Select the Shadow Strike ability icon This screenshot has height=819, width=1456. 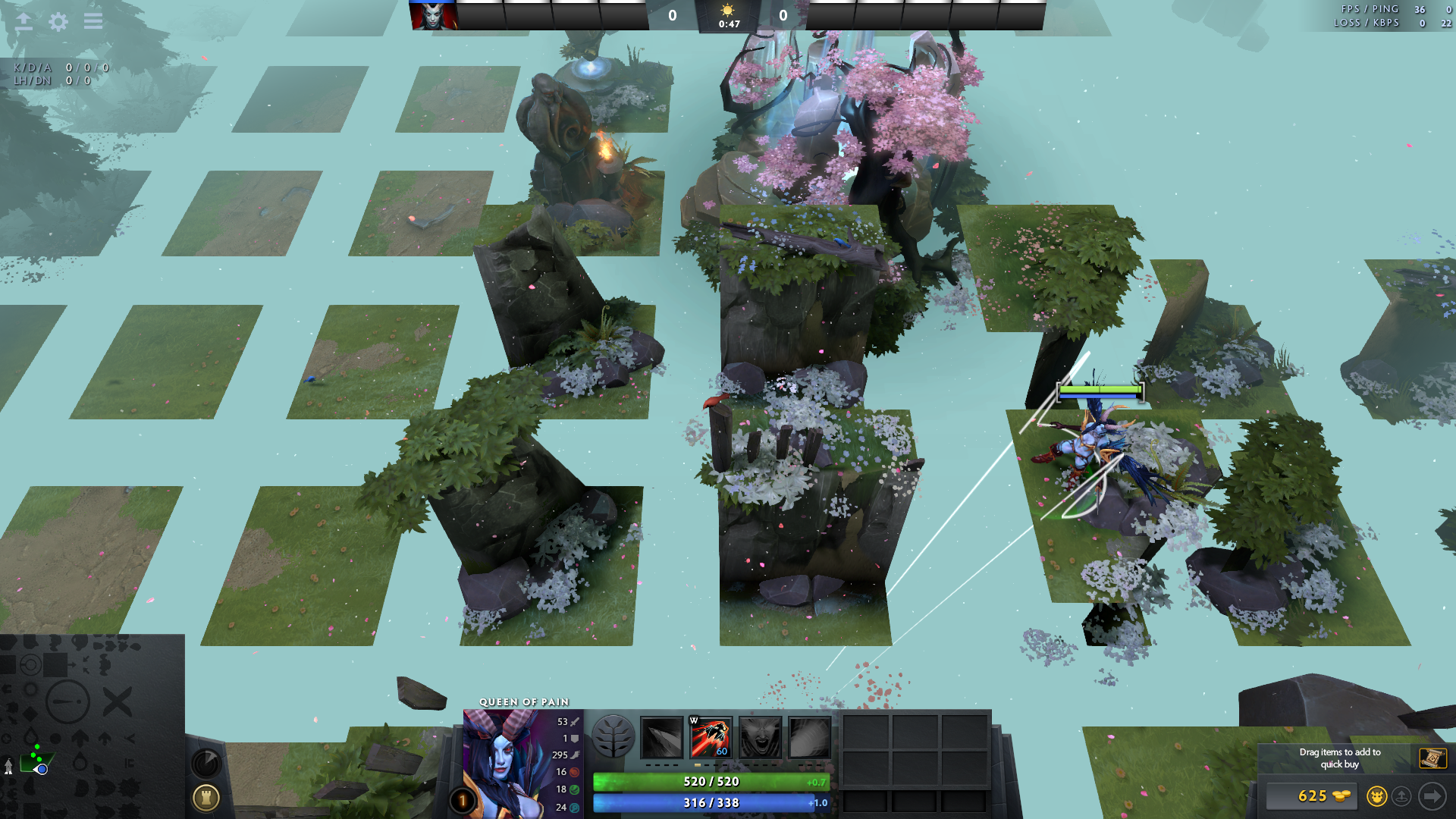[662, 737]
